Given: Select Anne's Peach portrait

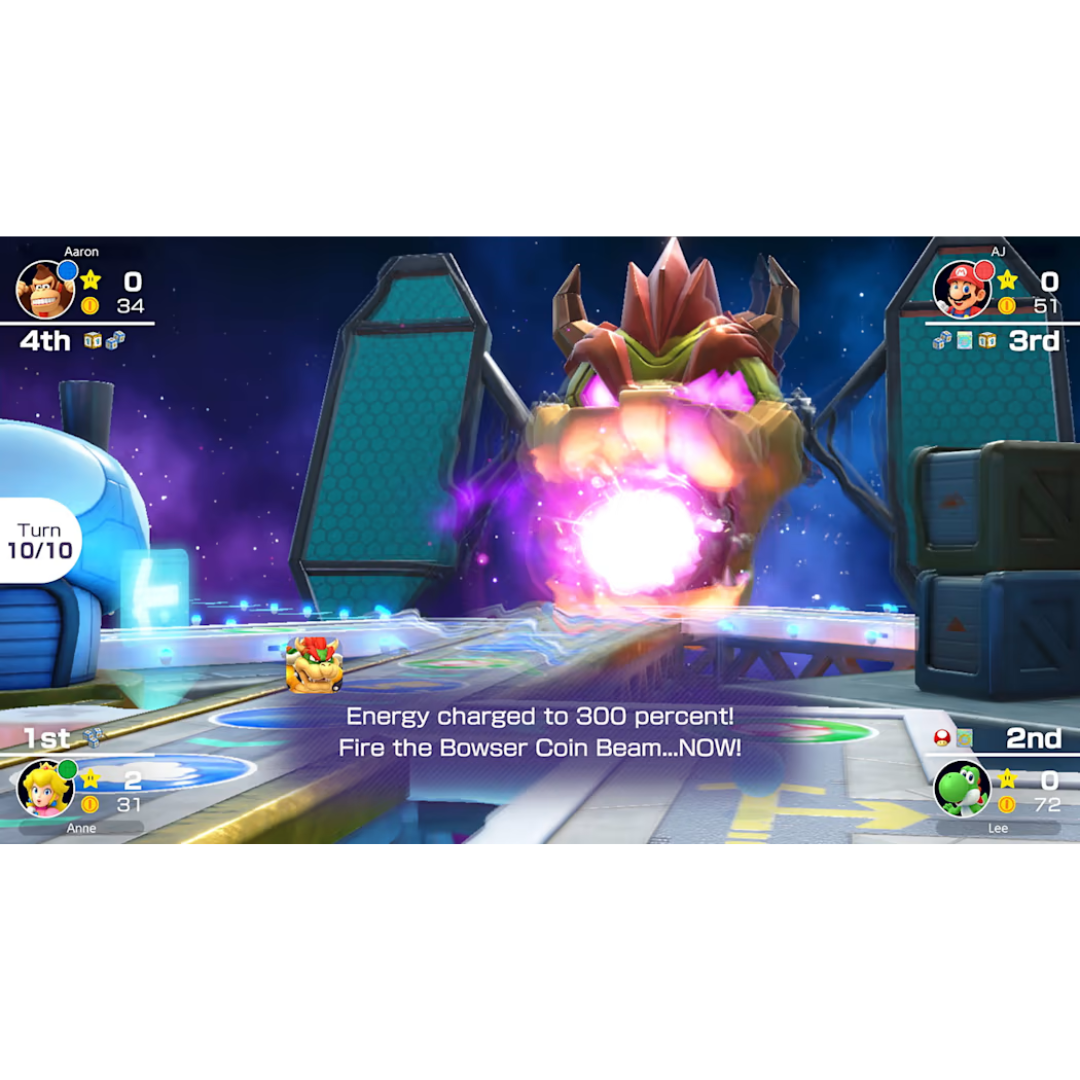Looking at the screenshot, I should coord(46,788).
